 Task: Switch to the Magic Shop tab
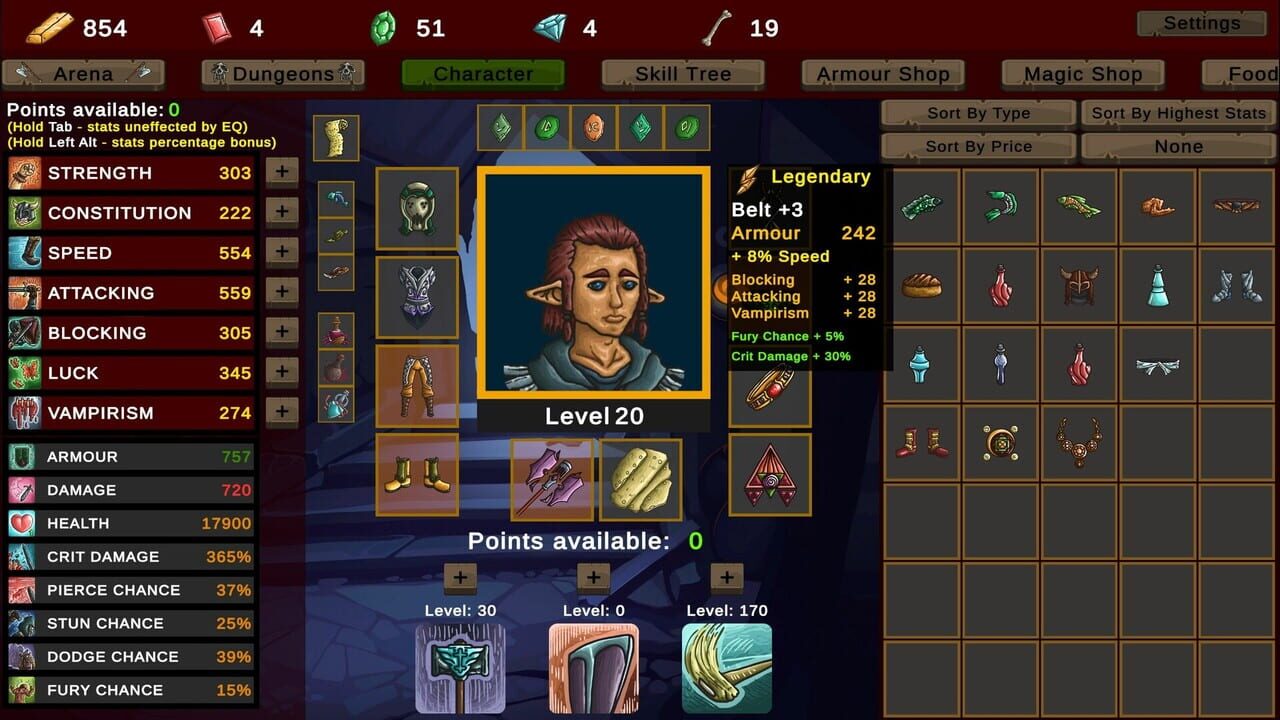[1082, 73]
